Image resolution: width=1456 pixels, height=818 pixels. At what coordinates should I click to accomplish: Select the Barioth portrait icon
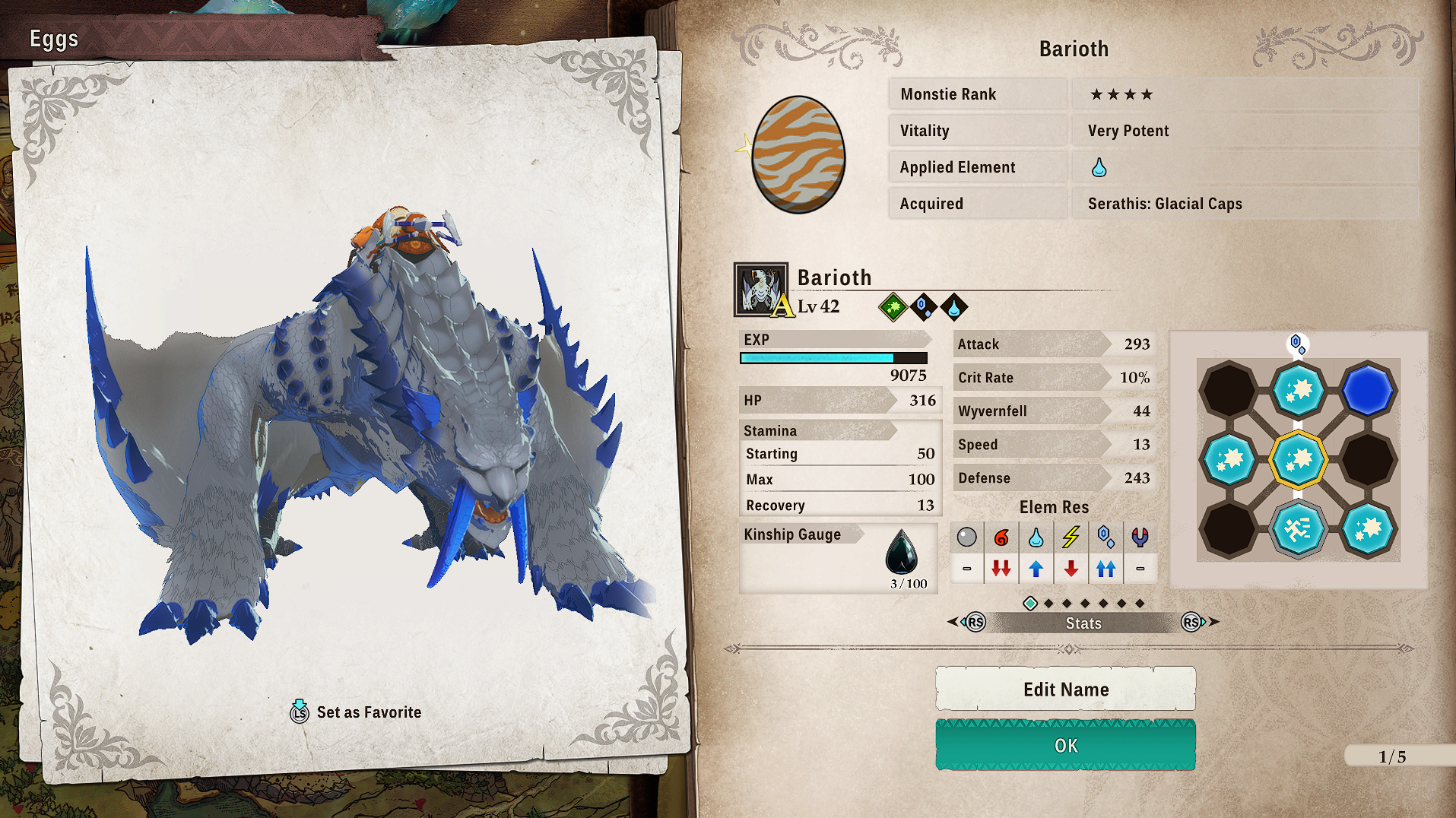[760, 290]
